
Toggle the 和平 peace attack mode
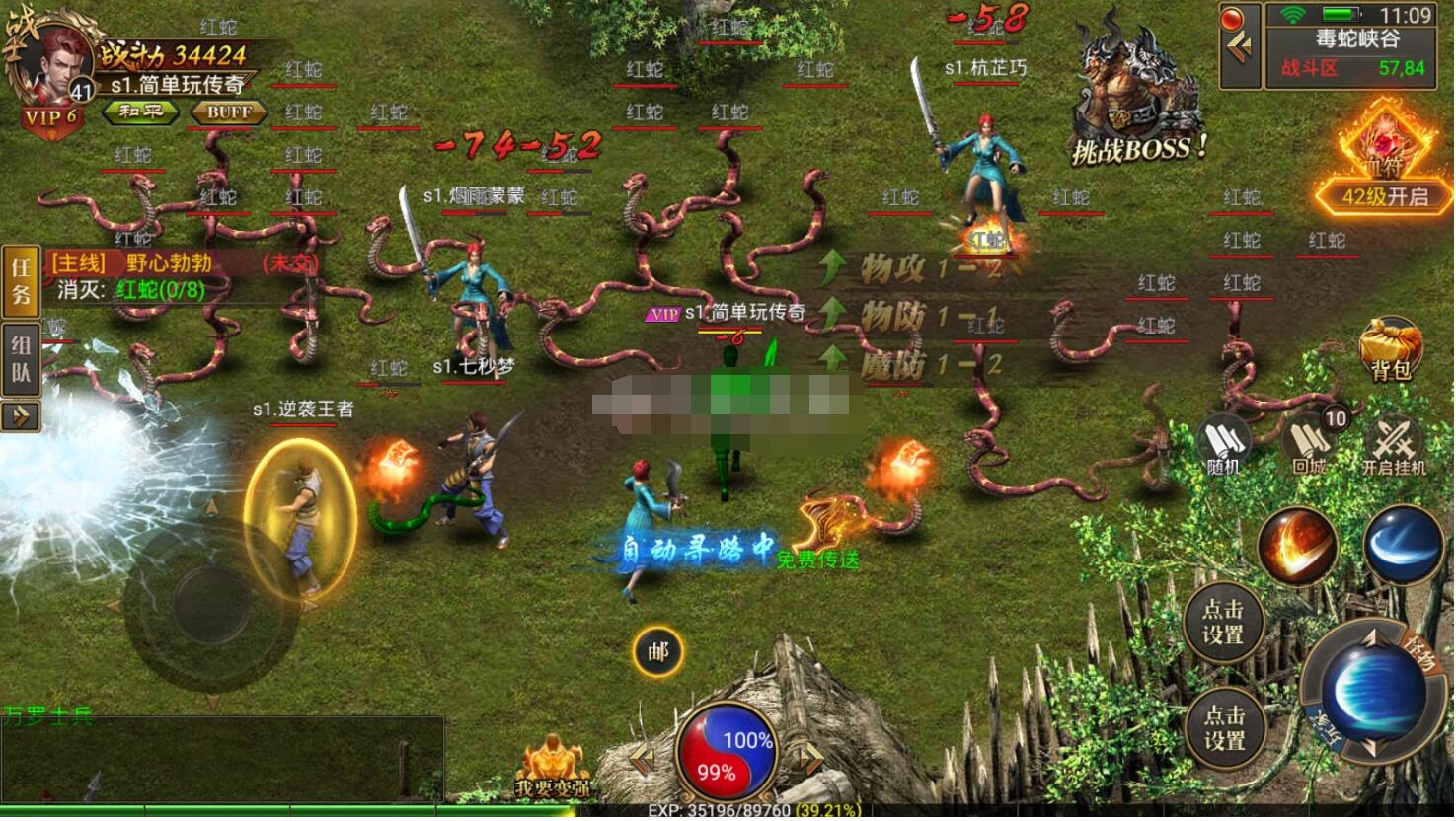[141, 112]
